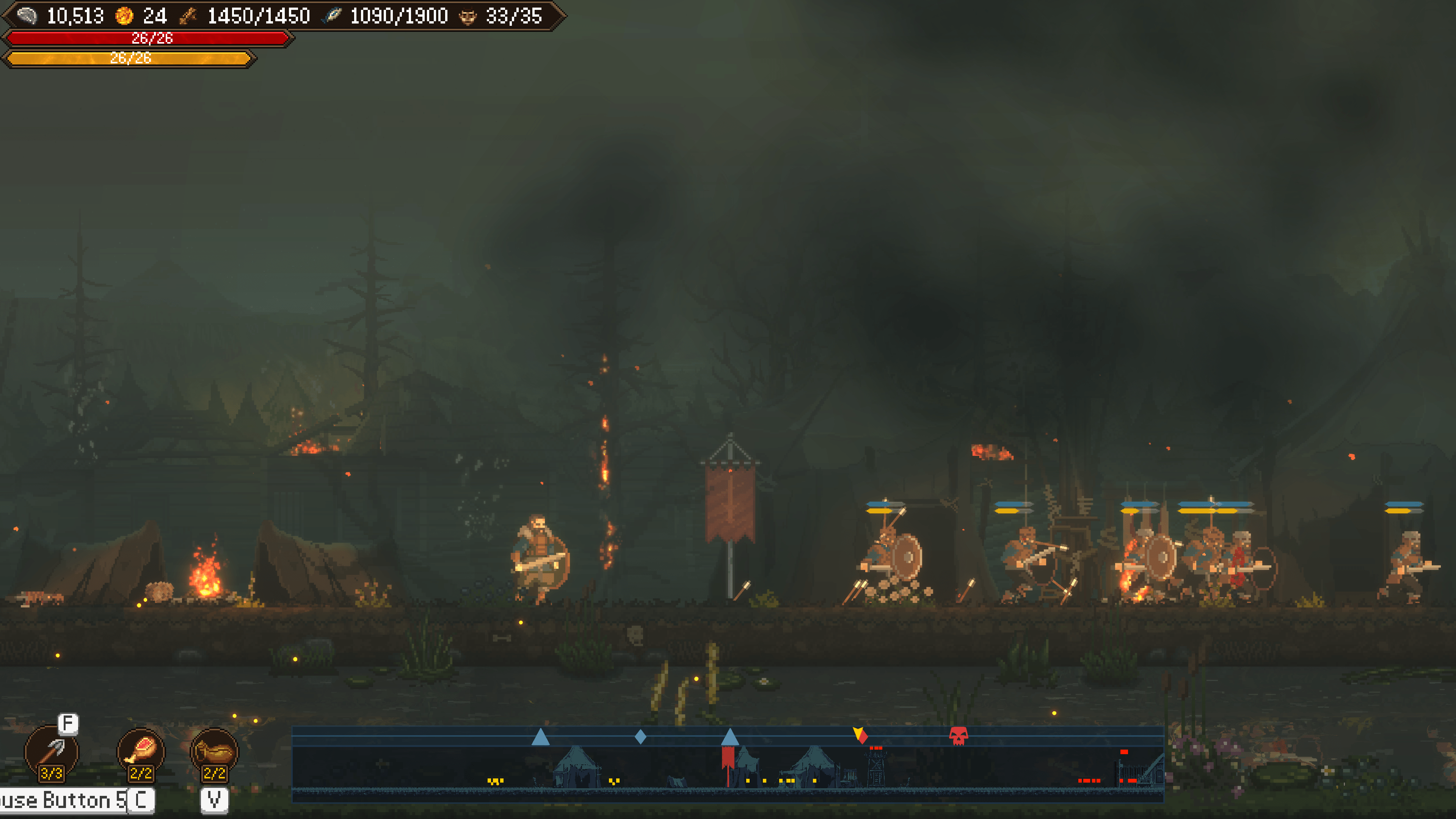Select the yellow-red player marker on the minimap
1456x819 pixels.
(x=860, y=735)
